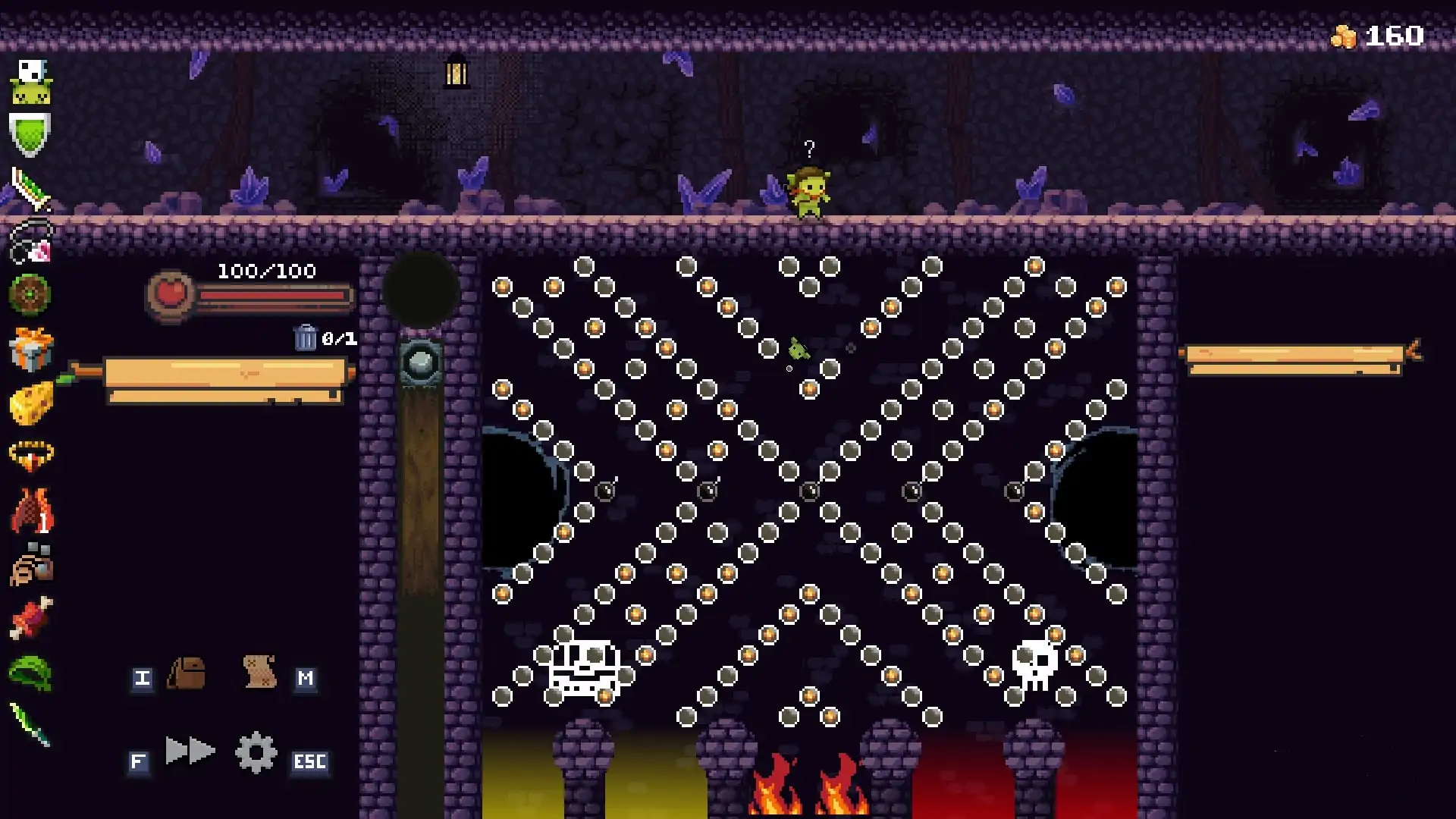
Task: Select the dice-topped green slime relic
Action: [x=31, y=82]
